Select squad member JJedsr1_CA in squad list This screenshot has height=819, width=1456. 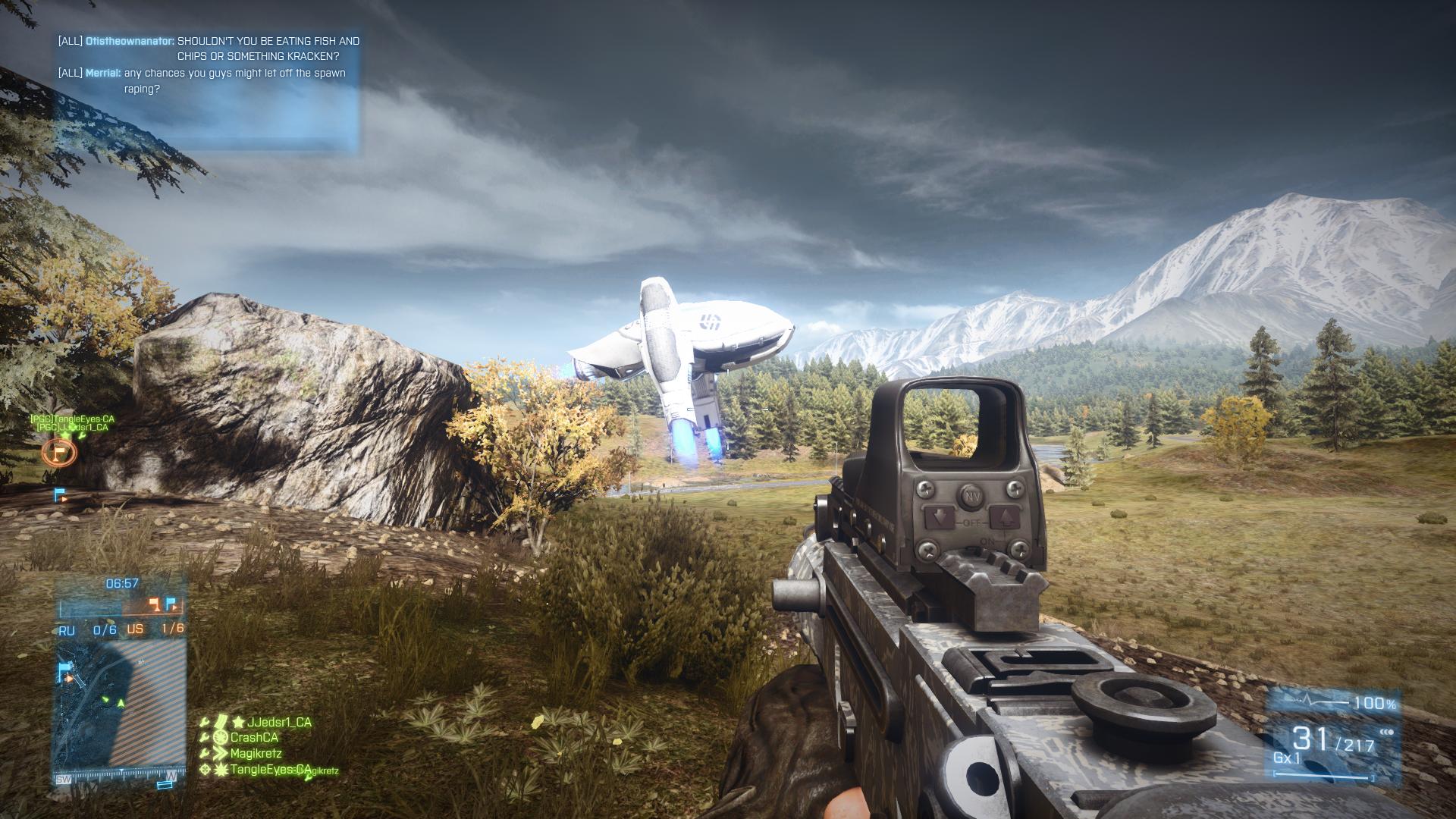(x=278, y=722)
